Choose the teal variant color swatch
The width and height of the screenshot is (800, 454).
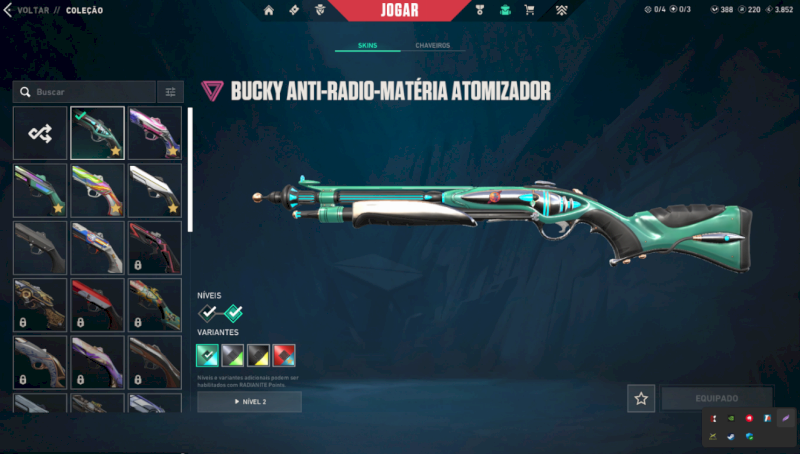pyautogui.click(x=208, y=355)
